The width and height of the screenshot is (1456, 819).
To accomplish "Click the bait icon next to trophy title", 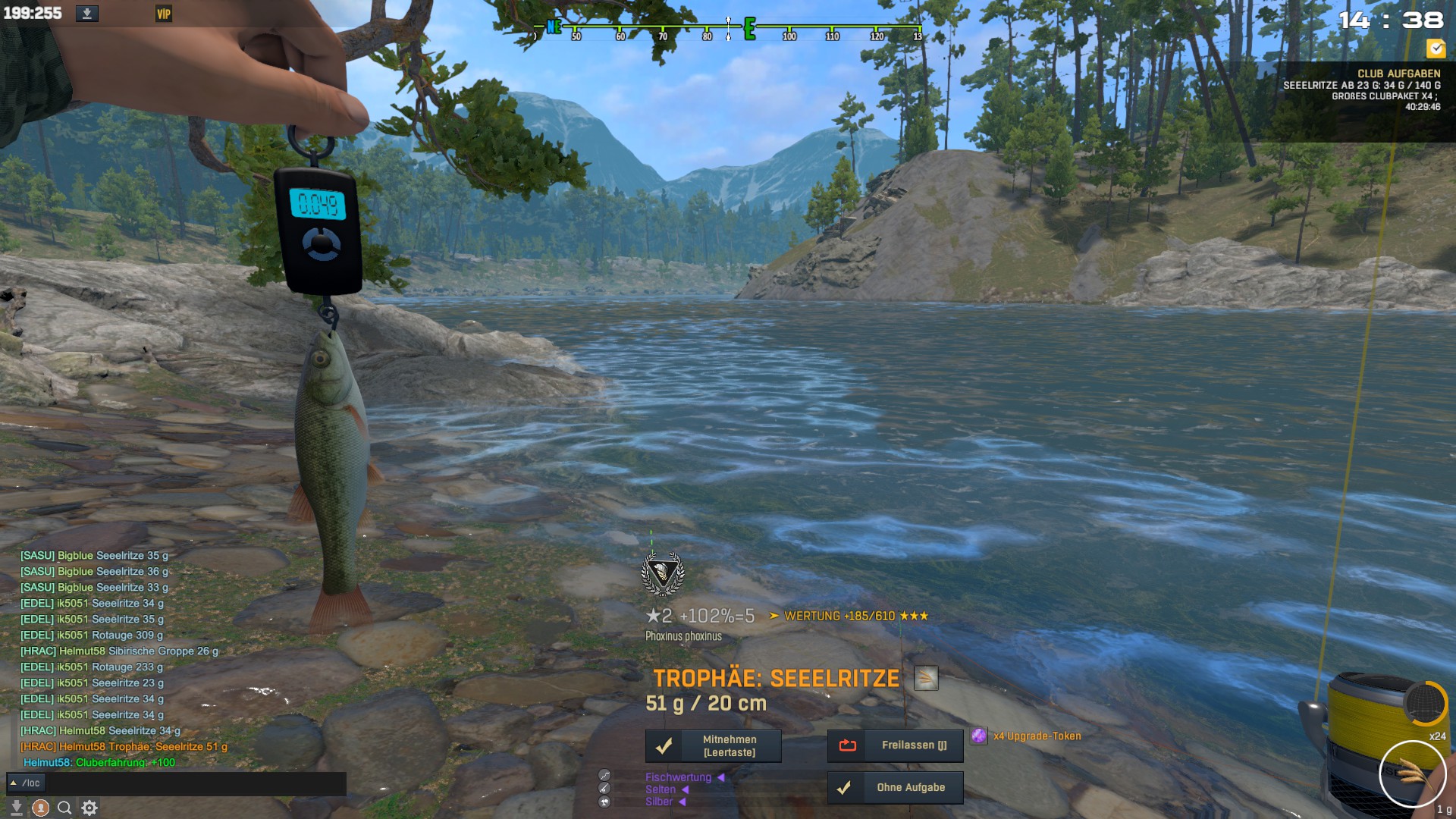I will click(x=926, y=678).
